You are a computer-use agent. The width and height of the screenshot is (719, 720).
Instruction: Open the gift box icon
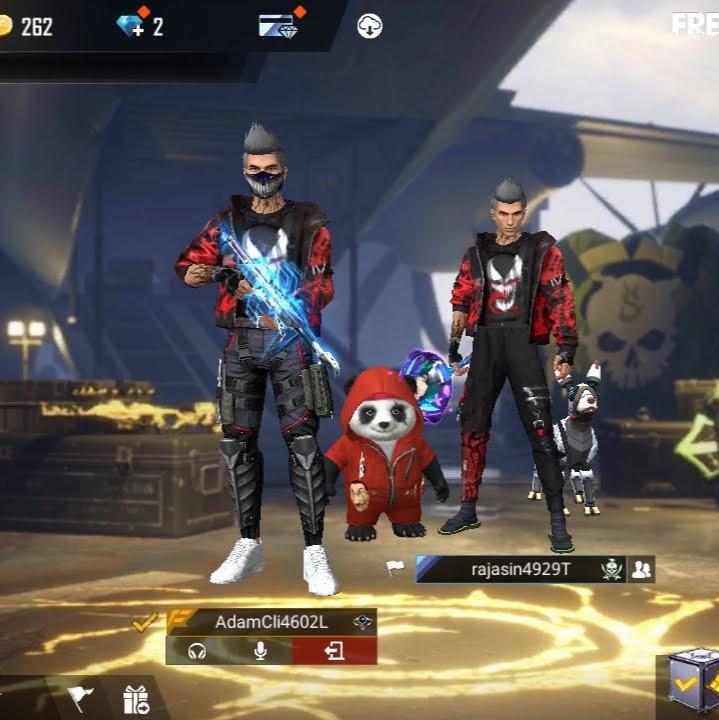tap(136, 698)
